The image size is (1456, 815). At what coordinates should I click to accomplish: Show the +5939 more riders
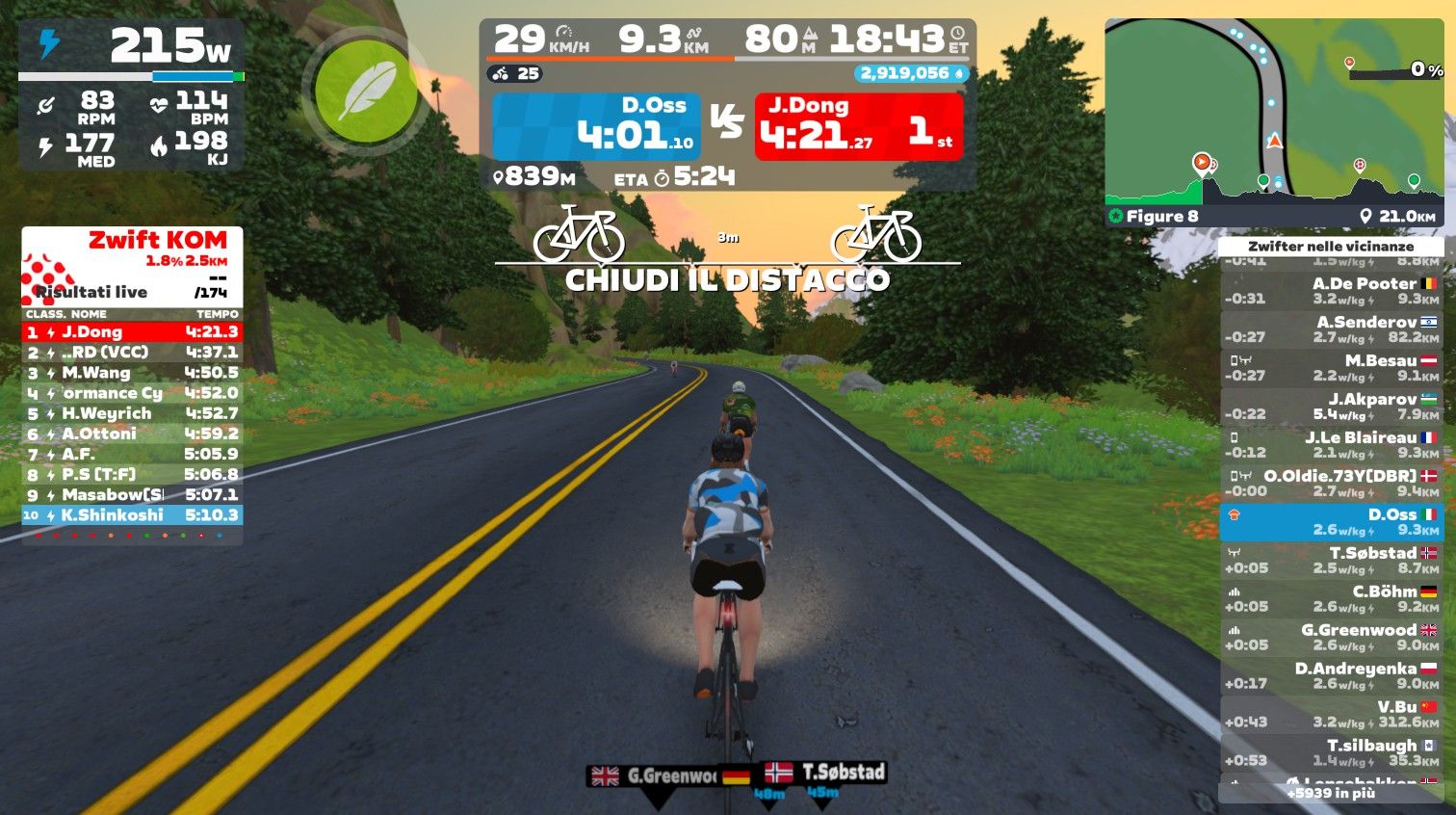click(x=1331, y=794)
